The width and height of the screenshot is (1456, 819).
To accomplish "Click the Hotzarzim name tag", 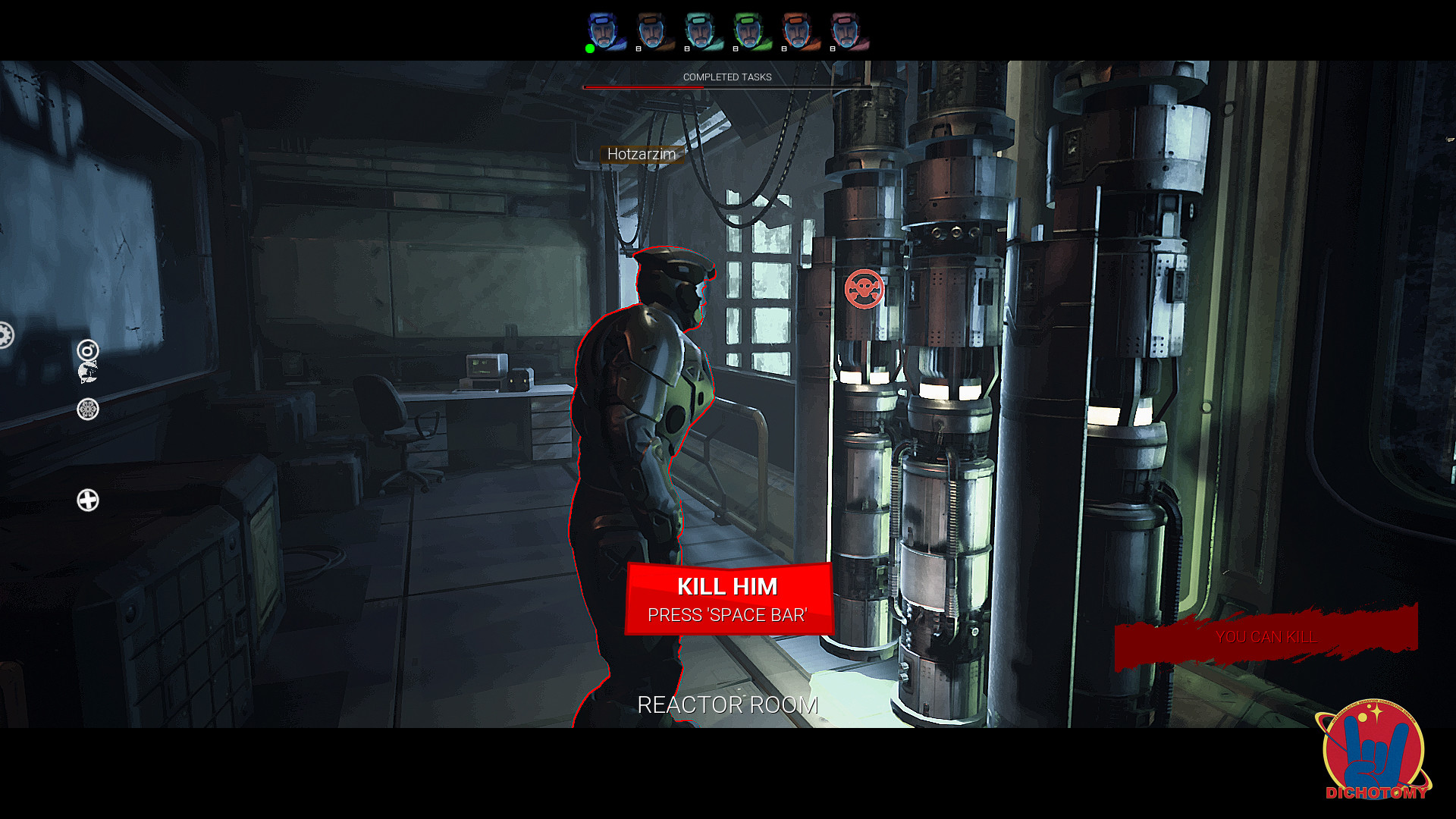I will (642, 154).
